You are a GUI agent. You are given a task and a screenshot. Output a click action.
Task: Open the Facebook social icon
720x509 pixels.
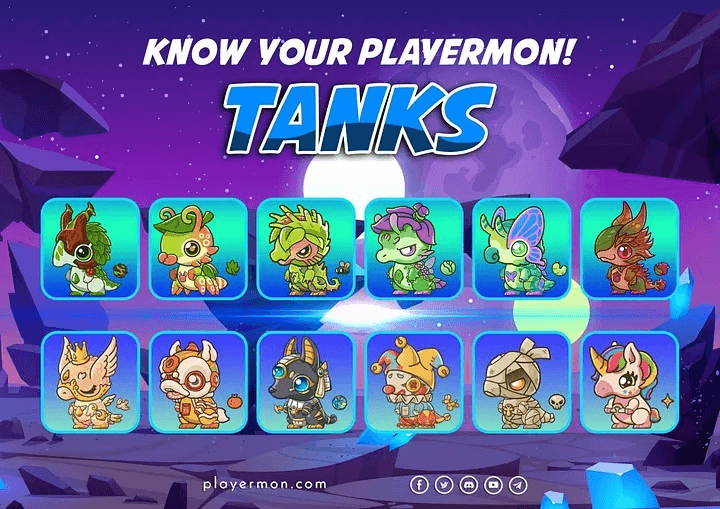(419, 485)
